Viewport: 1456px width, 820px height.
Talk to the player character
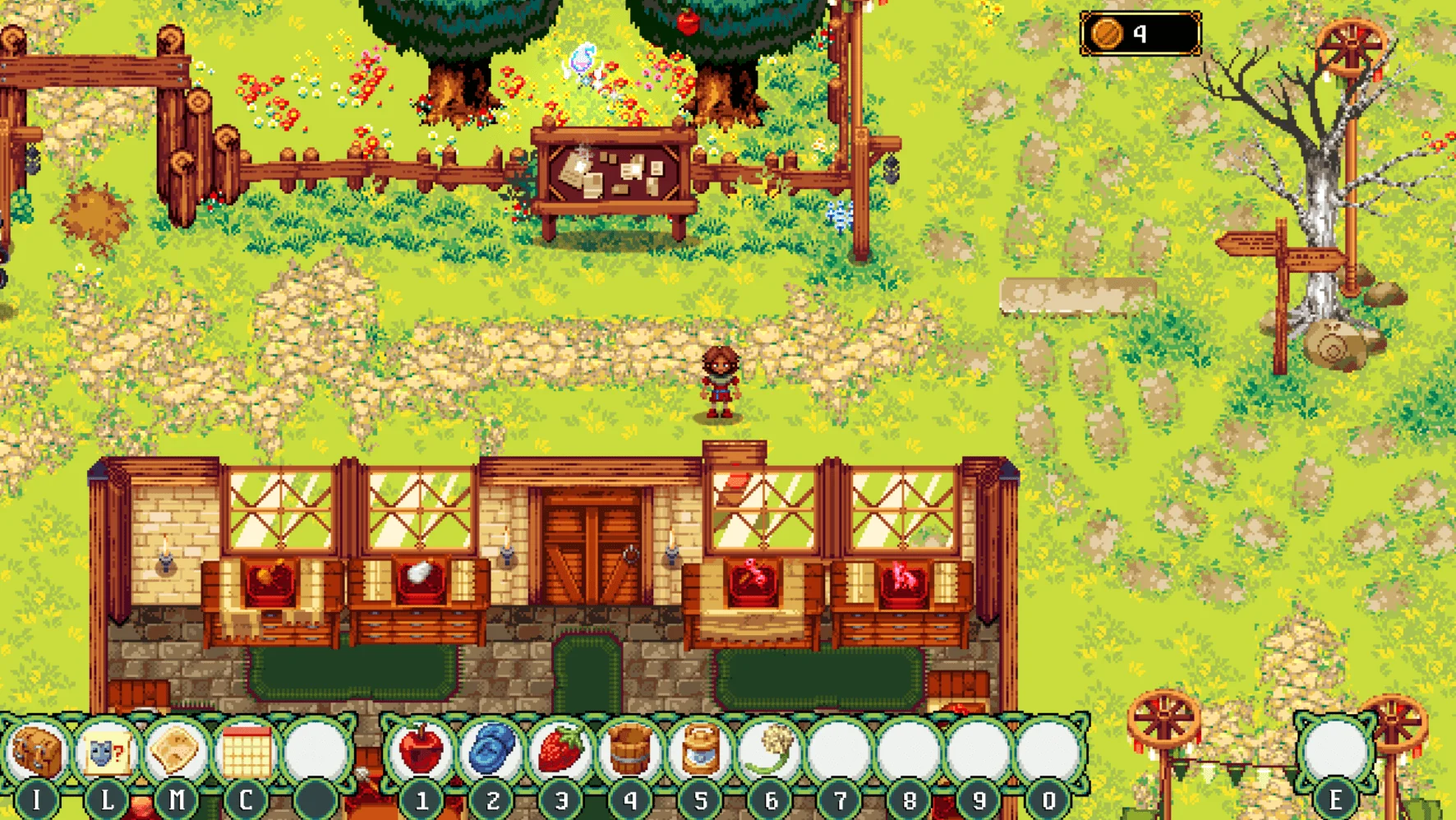tap(721, 382)
